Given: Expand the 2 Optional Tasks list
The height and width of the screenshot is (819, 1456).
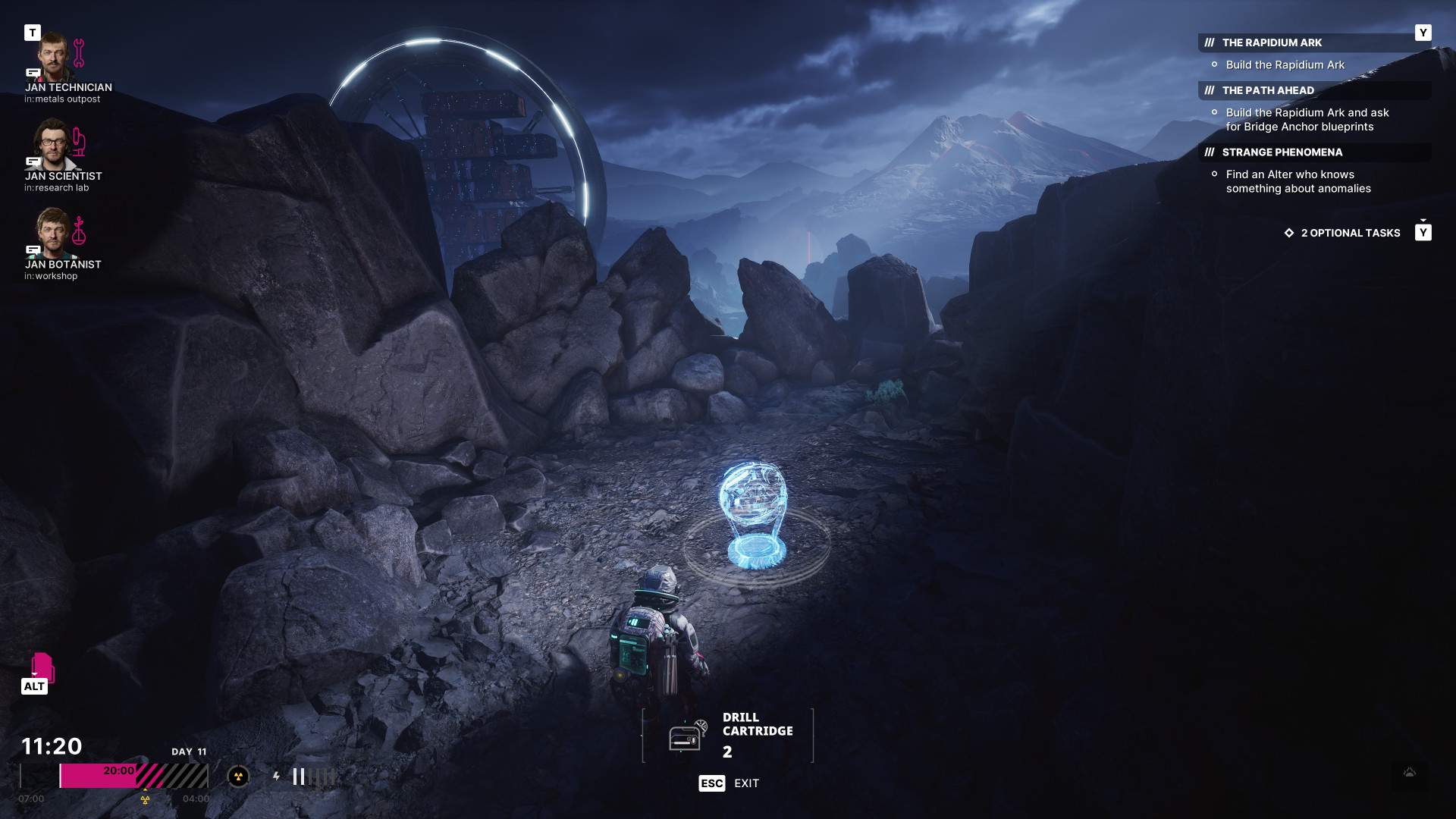Looking at the screenshot, I should tap(1350, 233).
